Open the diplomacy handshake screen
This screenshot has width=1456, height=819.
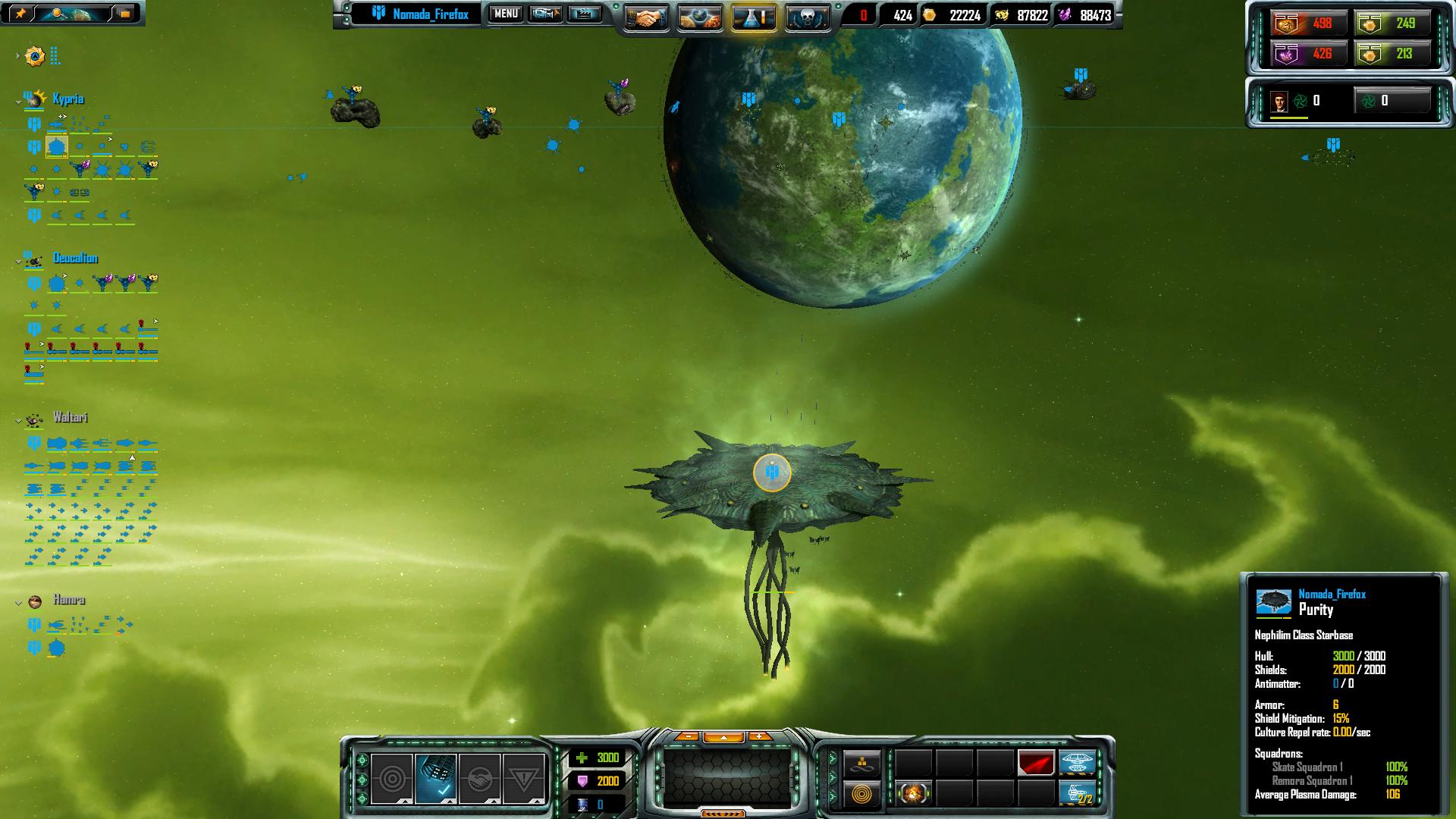tap(645, 17)
